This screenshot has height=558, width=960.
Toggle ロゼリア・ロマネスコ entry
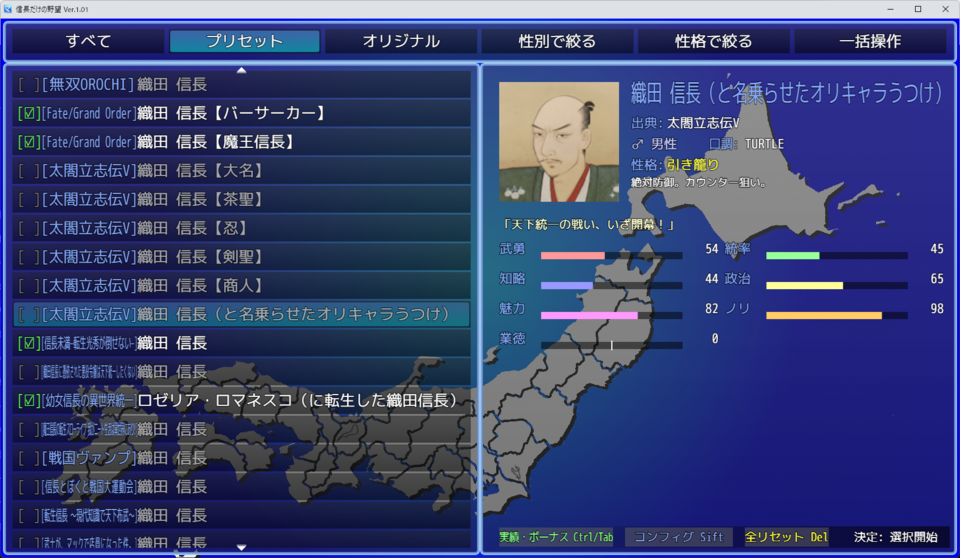tap(242, 401)
